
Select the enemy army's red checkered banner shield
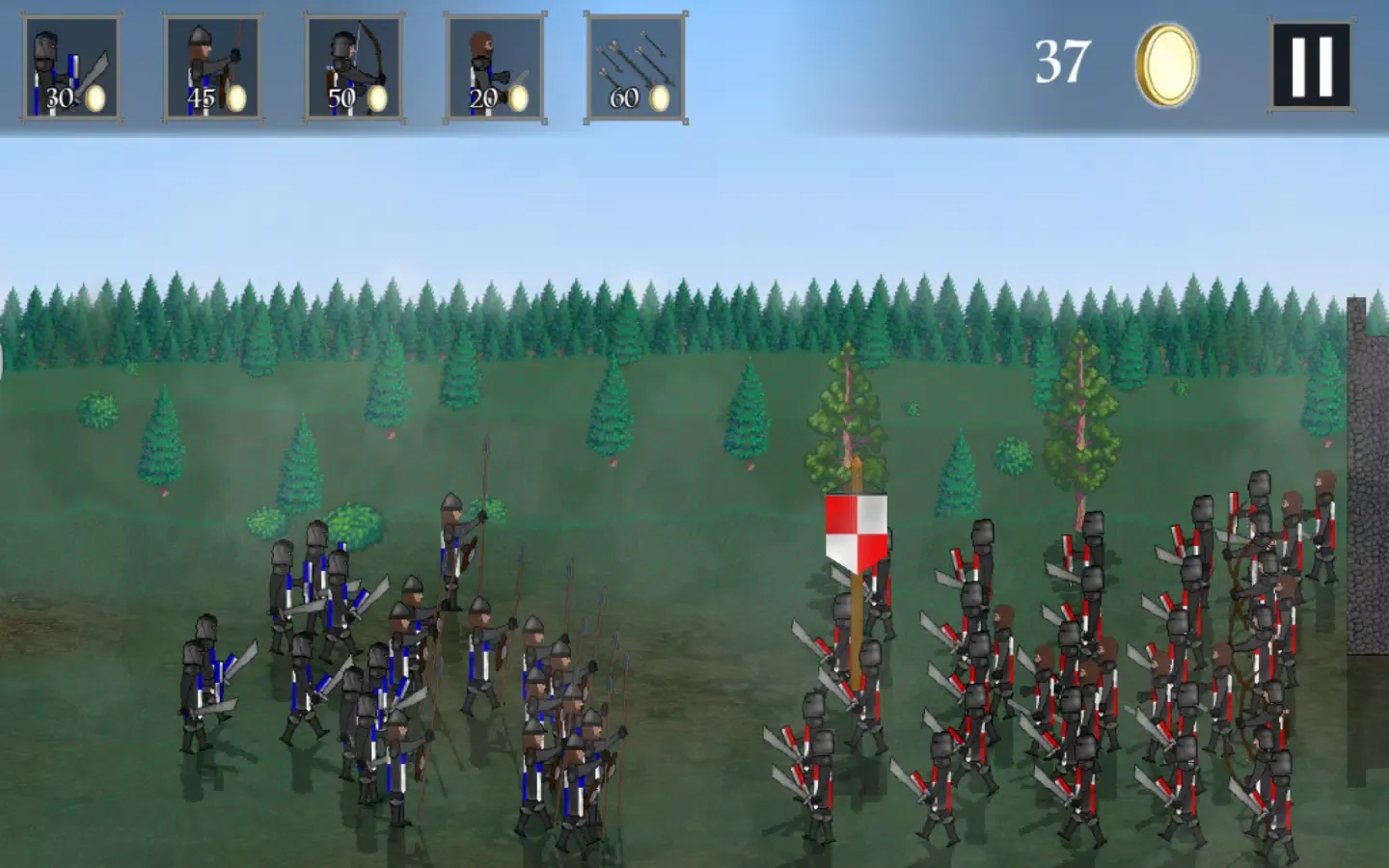[x=857, y=530]
